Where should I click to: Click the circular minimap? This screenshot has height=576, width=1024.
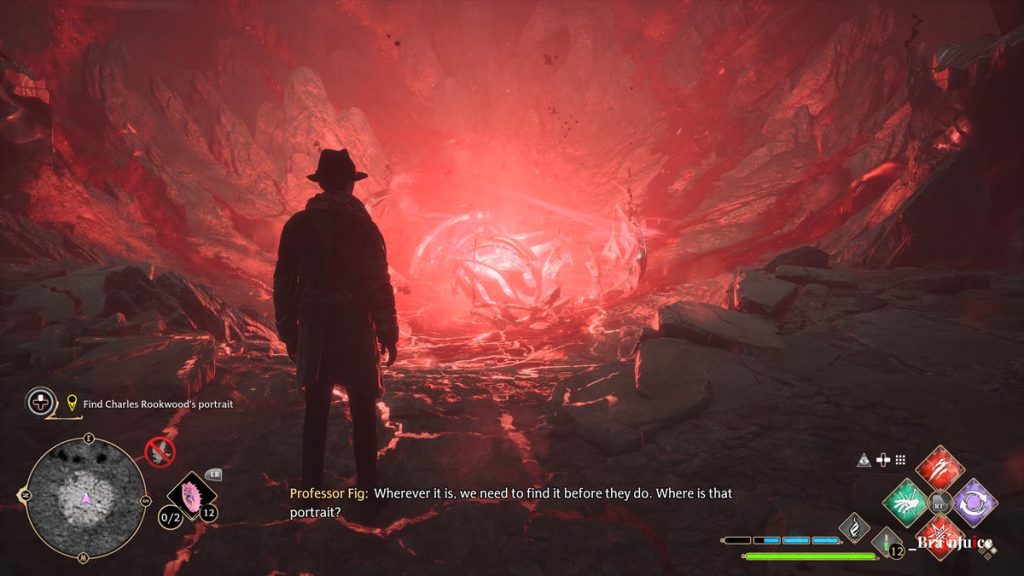(x=86, y=495)
